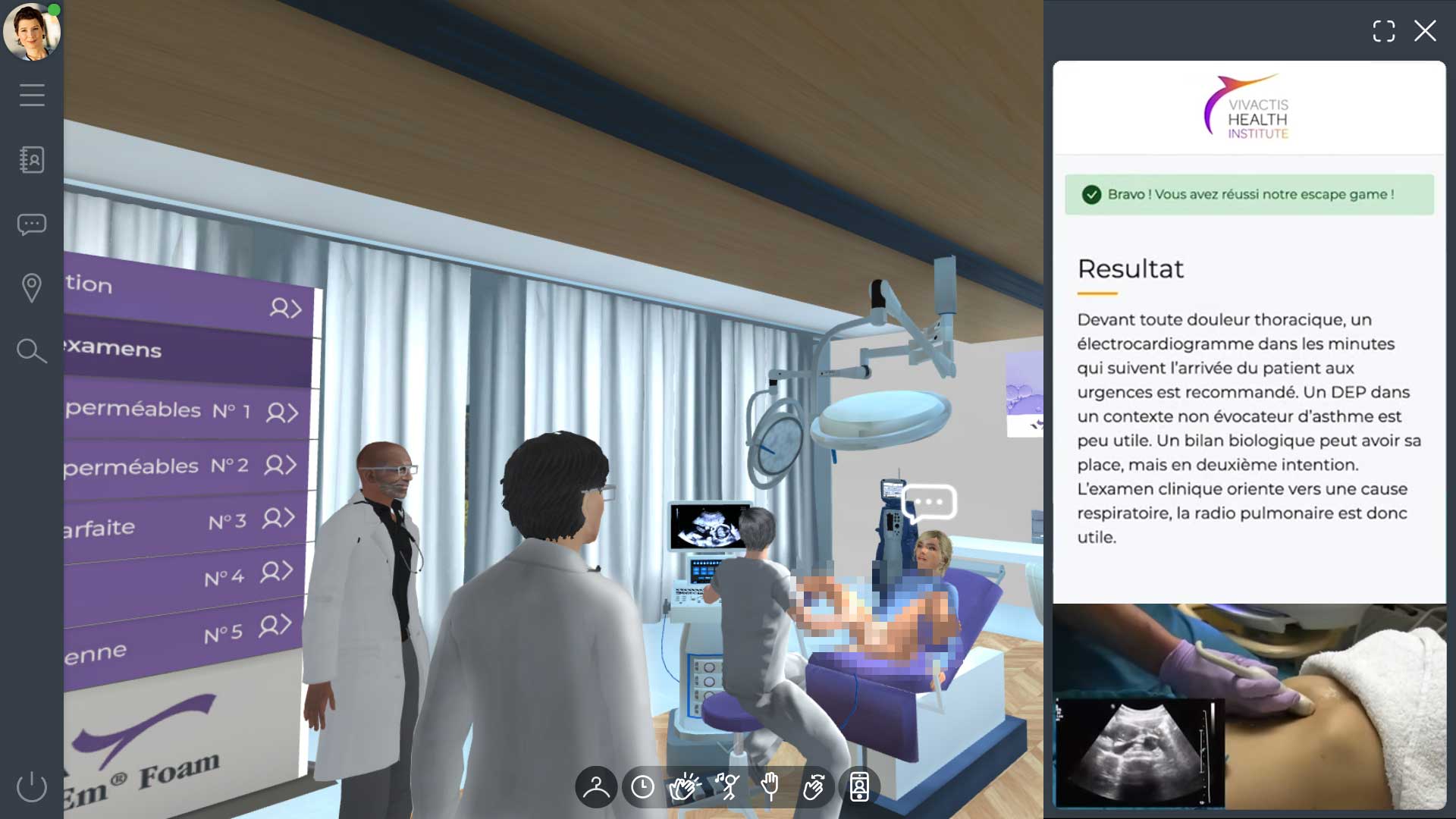Open the chat messages panel

click(32, 224)
